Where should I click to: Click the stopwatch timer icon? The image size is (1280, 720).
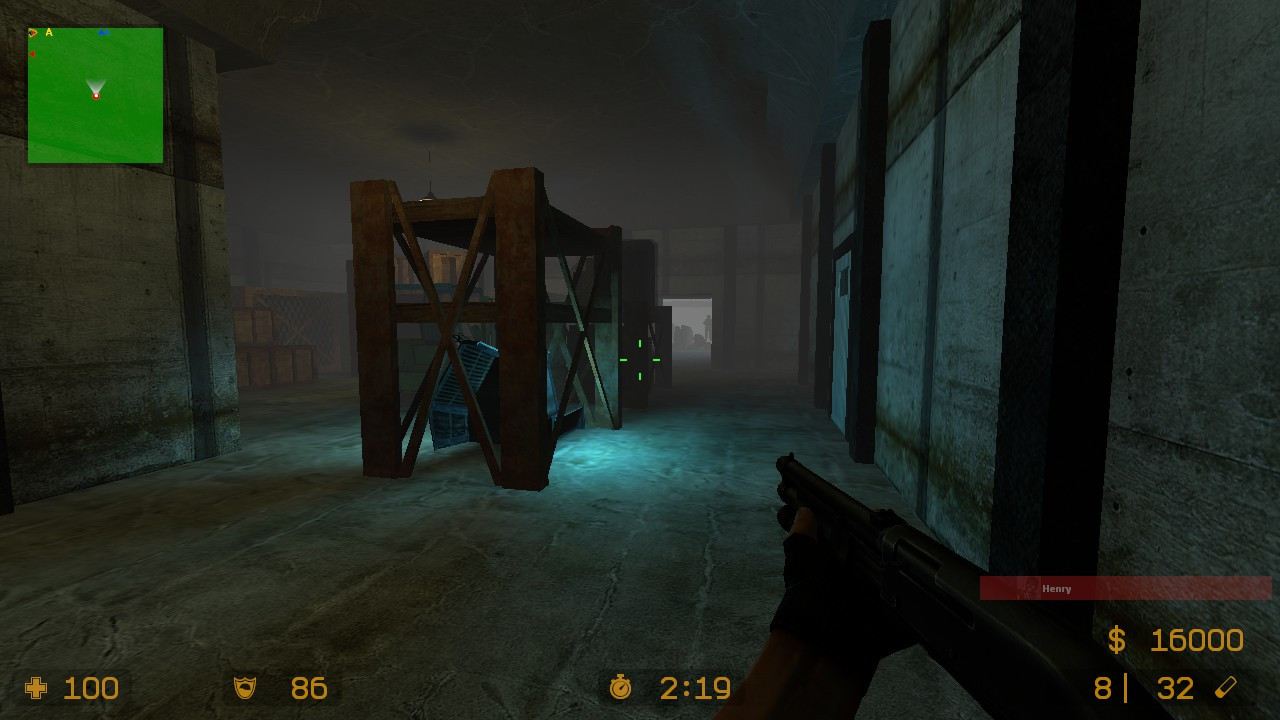click(622, 688)
